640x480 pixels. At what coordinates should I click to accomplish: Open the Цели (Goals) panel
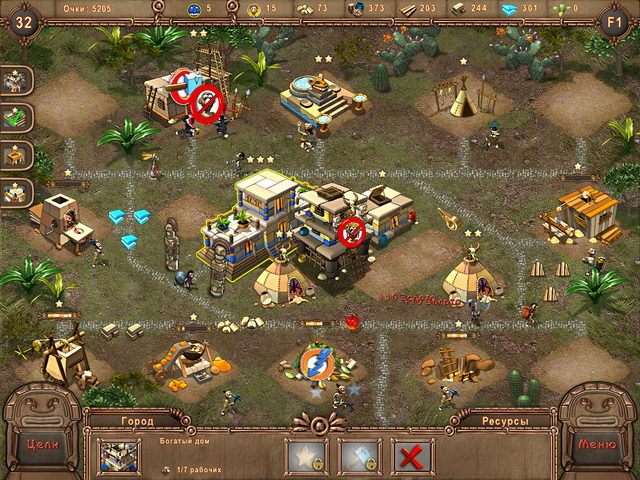pyautogui.click(x=40, y=444)
